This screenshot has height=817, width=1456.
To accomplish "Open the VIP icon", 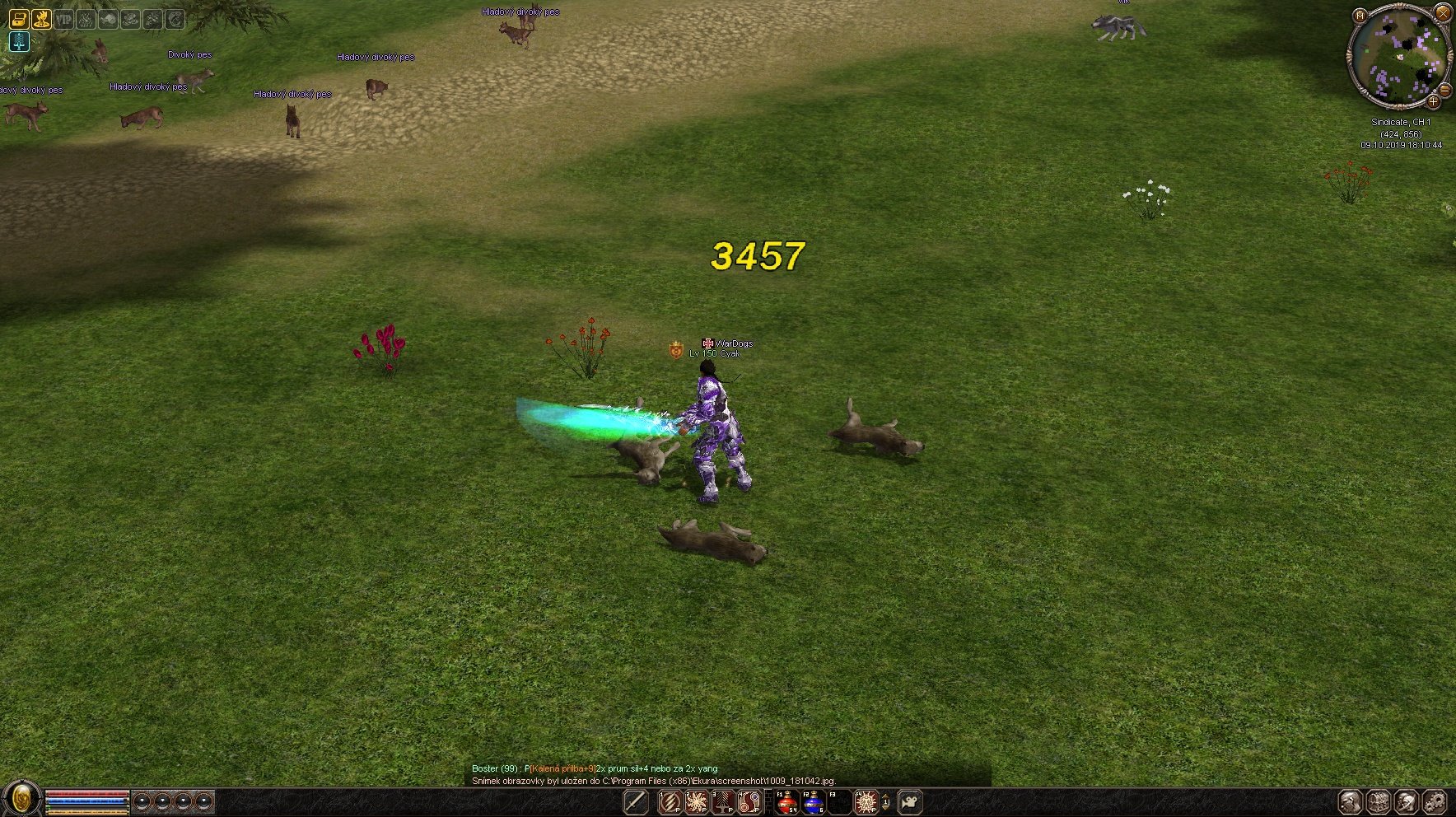I will 63,18.
